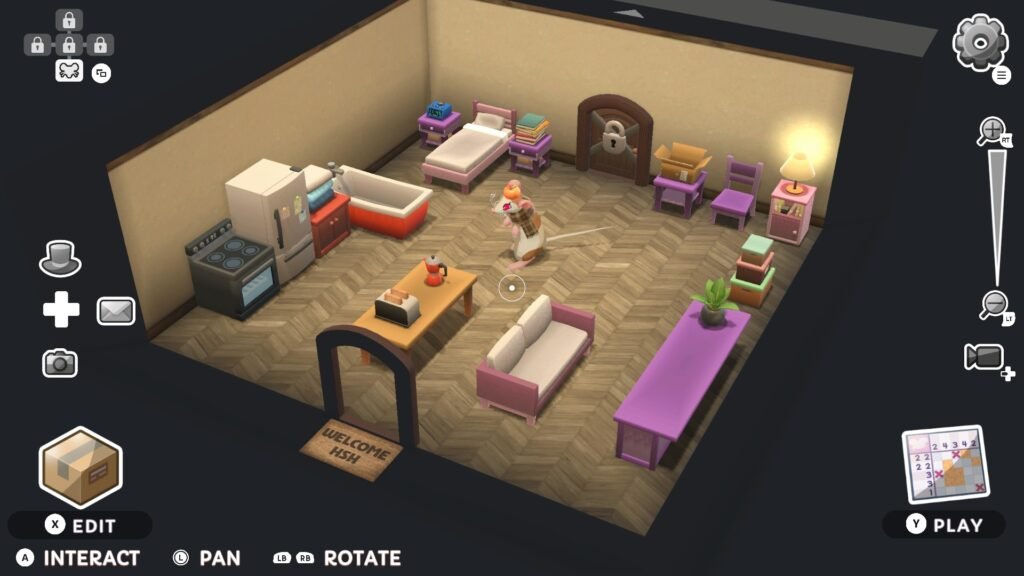Toggle the room view swap icon
Viewport: 1024px width, 576px height.
[x=101, y=72]
